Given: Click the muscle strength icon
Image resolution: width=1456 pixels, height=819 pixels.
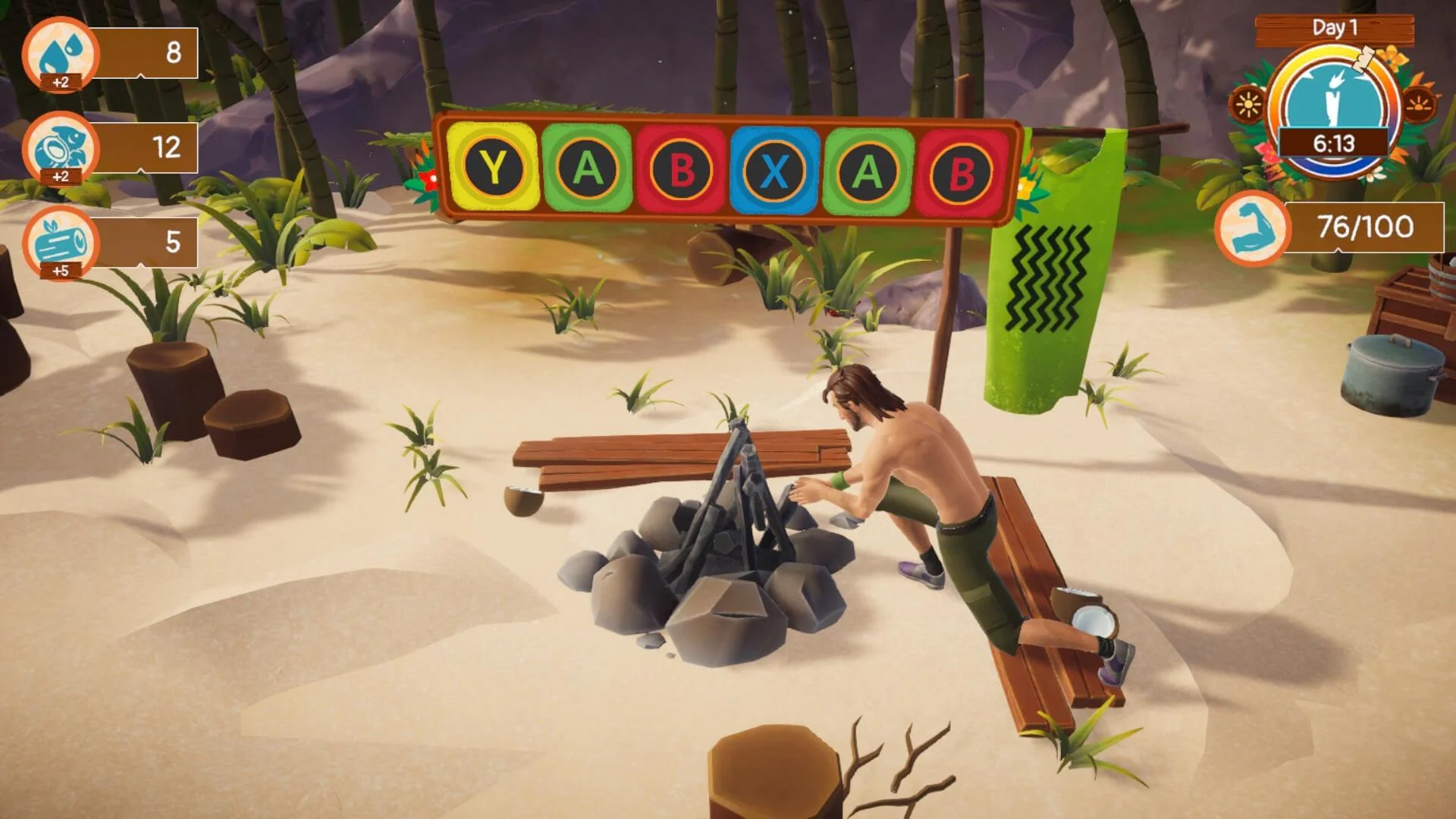Looking at the screenshot, I should [x=1256, y=227].
